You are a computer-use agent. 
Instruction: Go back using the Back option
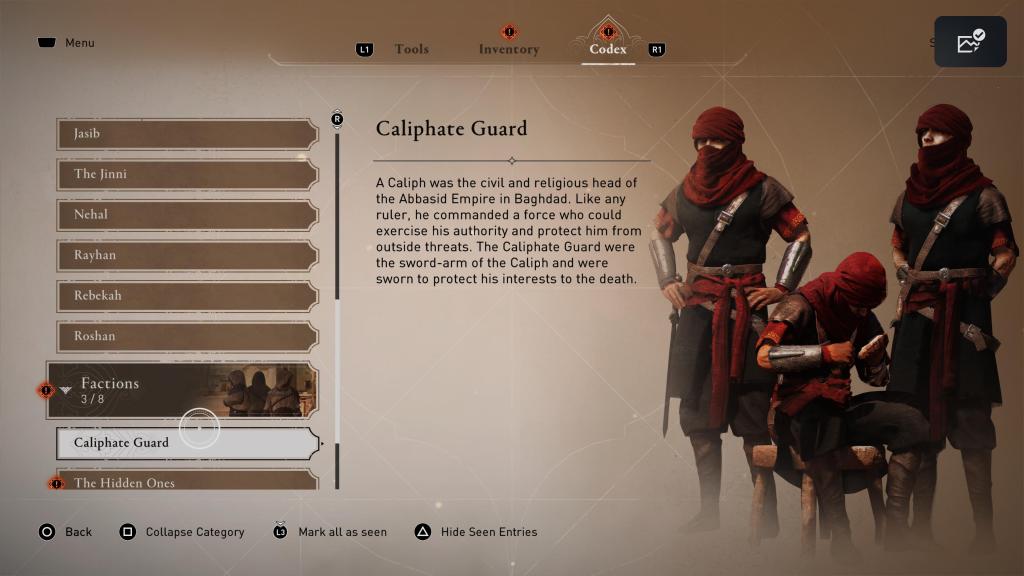tap(66, 532)
